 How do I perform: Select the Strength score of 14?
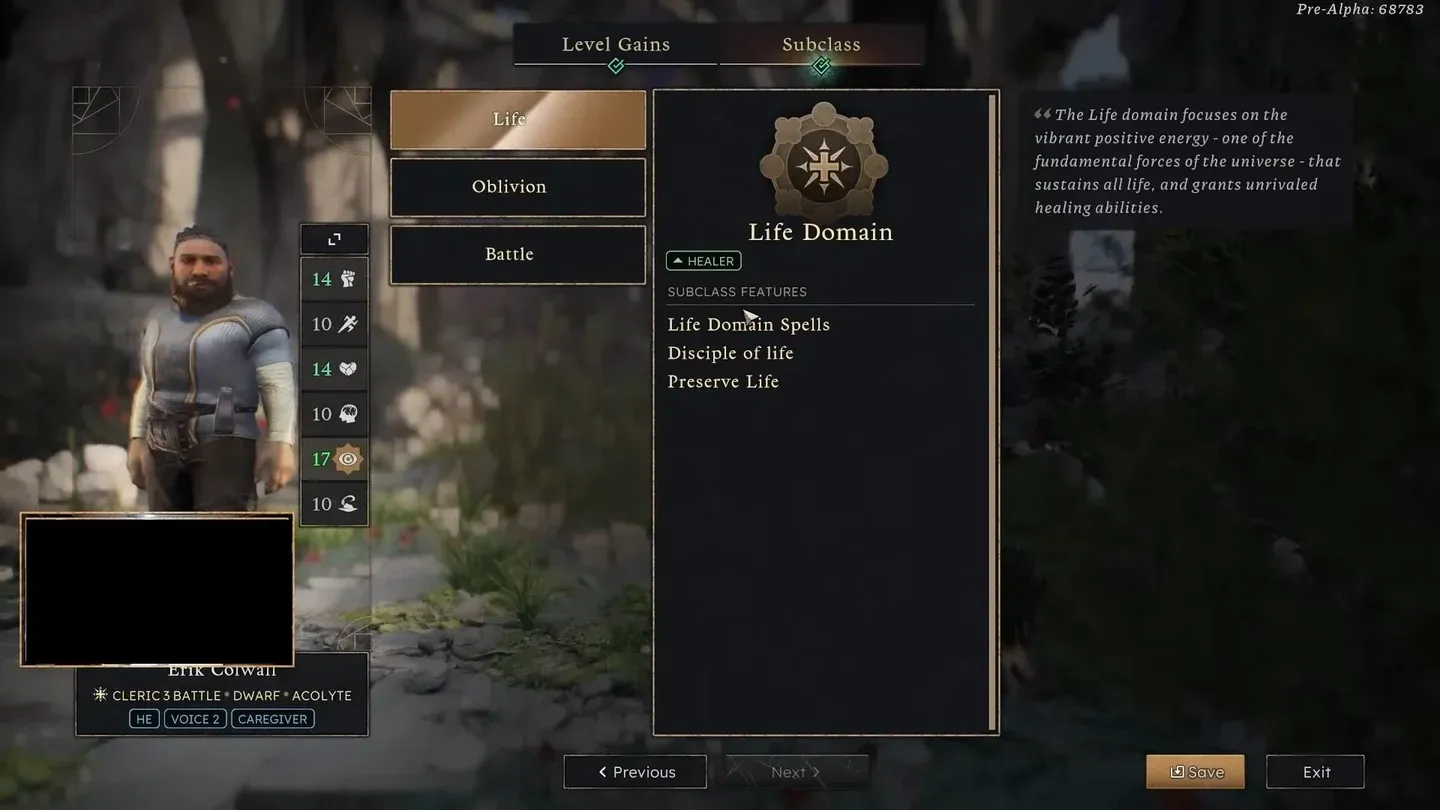click(334, 279)
